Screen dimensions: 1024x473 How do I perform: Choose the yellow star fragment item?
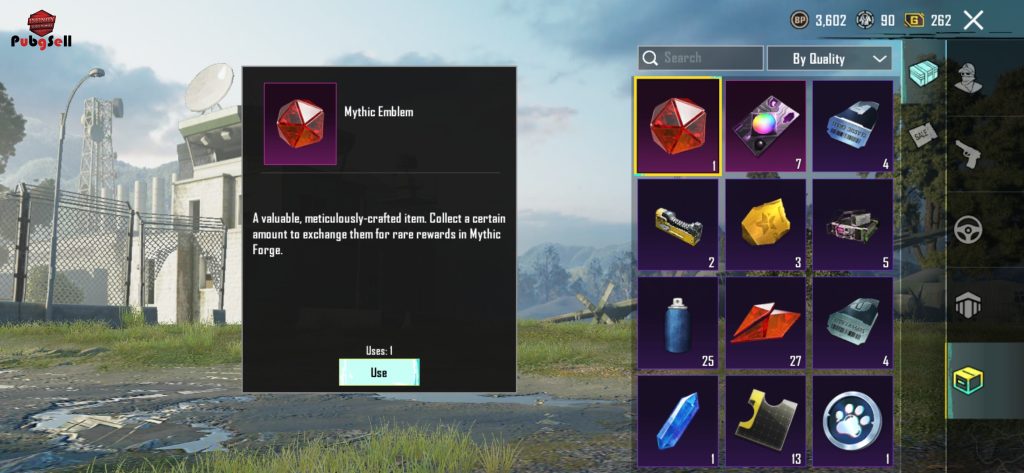pos(765,223)
